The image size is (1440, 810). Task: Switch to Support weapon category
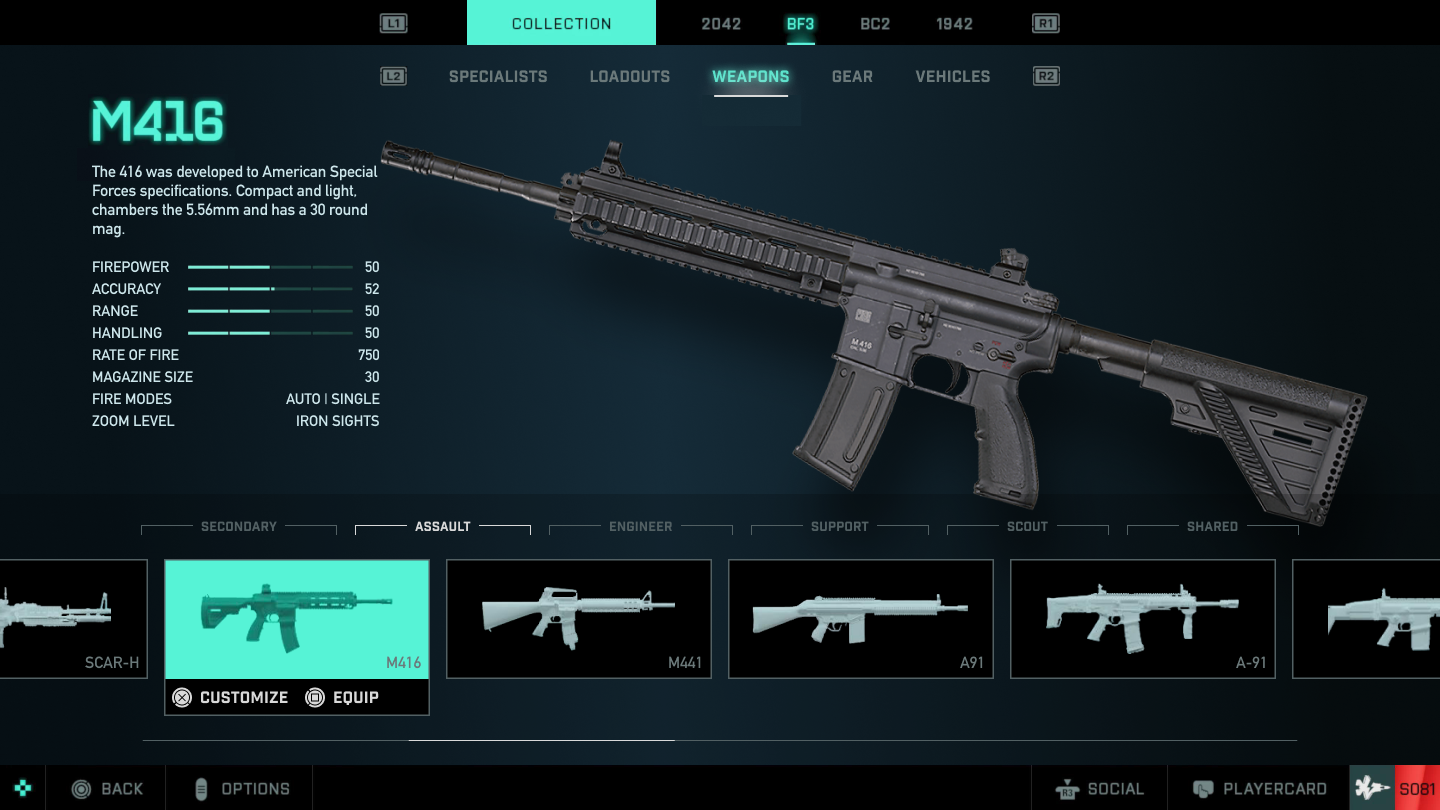point(840,526)
